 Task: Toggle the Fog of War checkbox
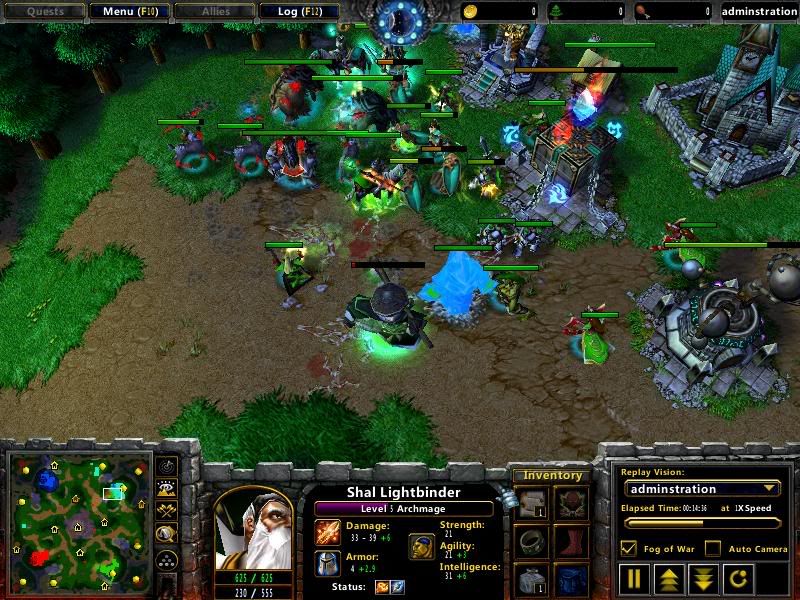(x=628, y=549)
